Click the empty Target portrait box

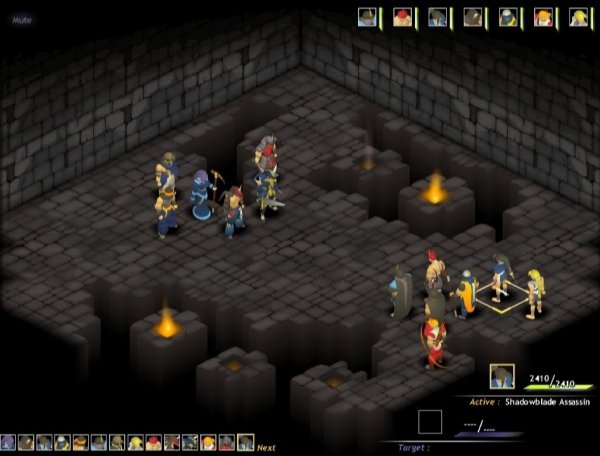point(430,422)
